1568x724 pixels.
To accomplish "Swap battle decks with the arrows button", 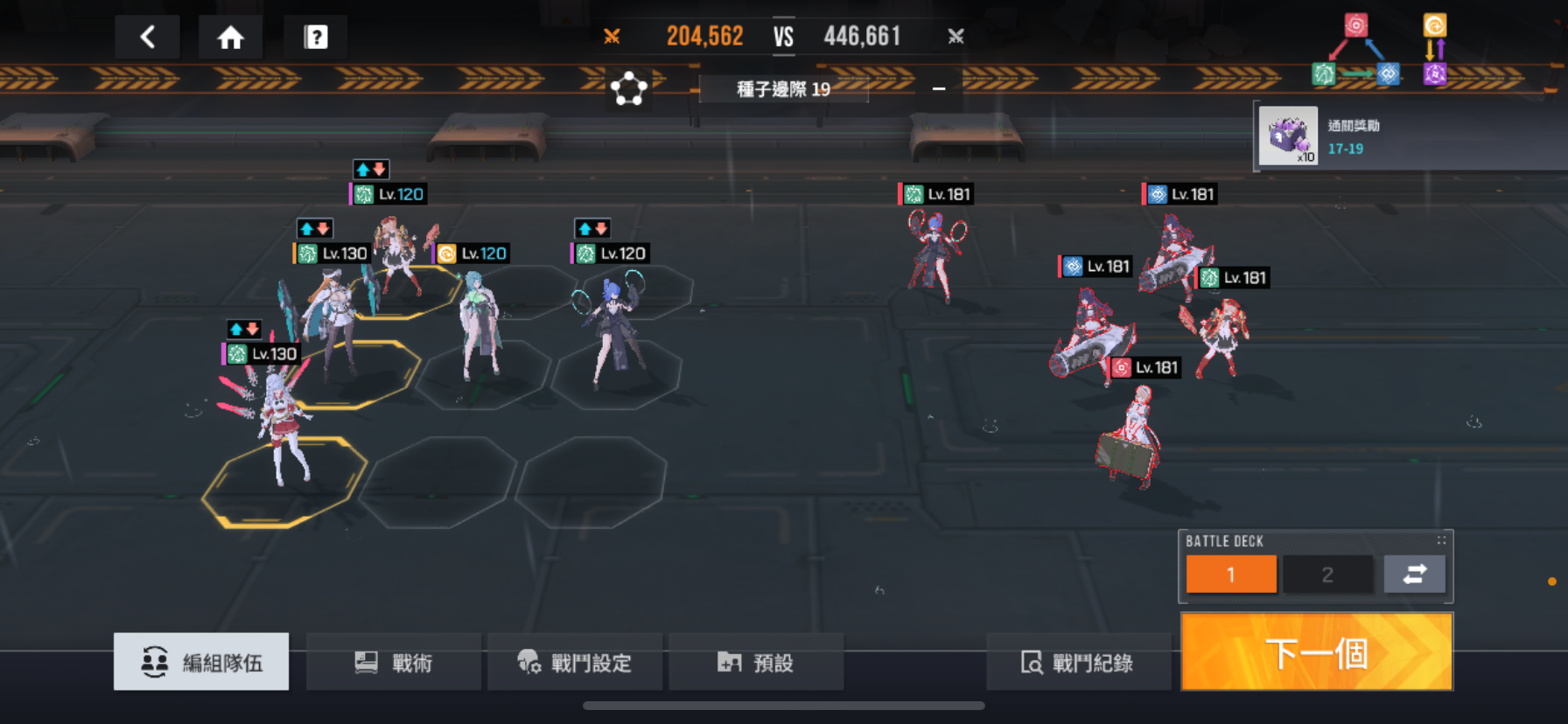I will [1414, 574].
